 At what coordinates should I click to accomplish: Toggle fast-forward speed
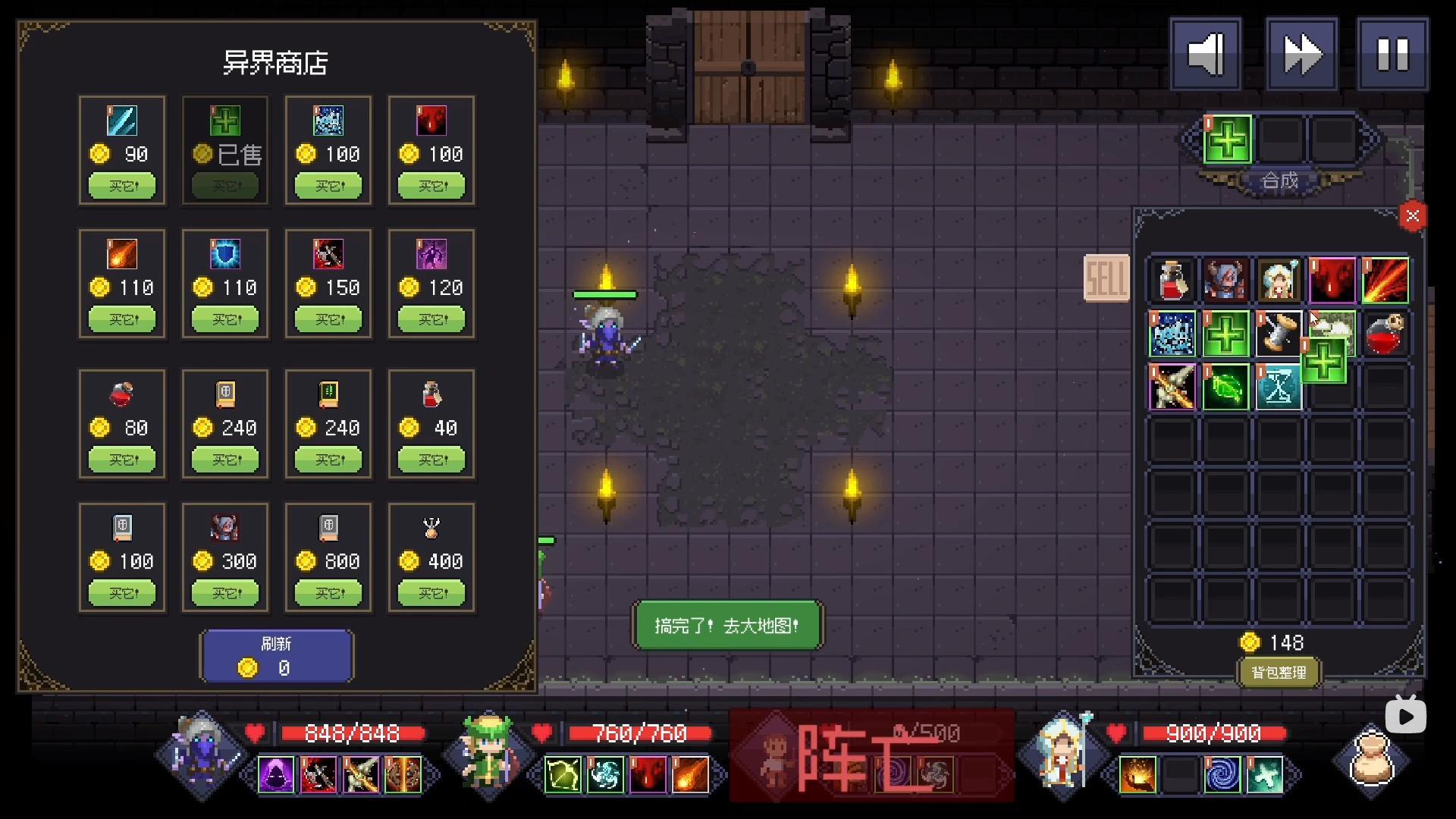1301,54
